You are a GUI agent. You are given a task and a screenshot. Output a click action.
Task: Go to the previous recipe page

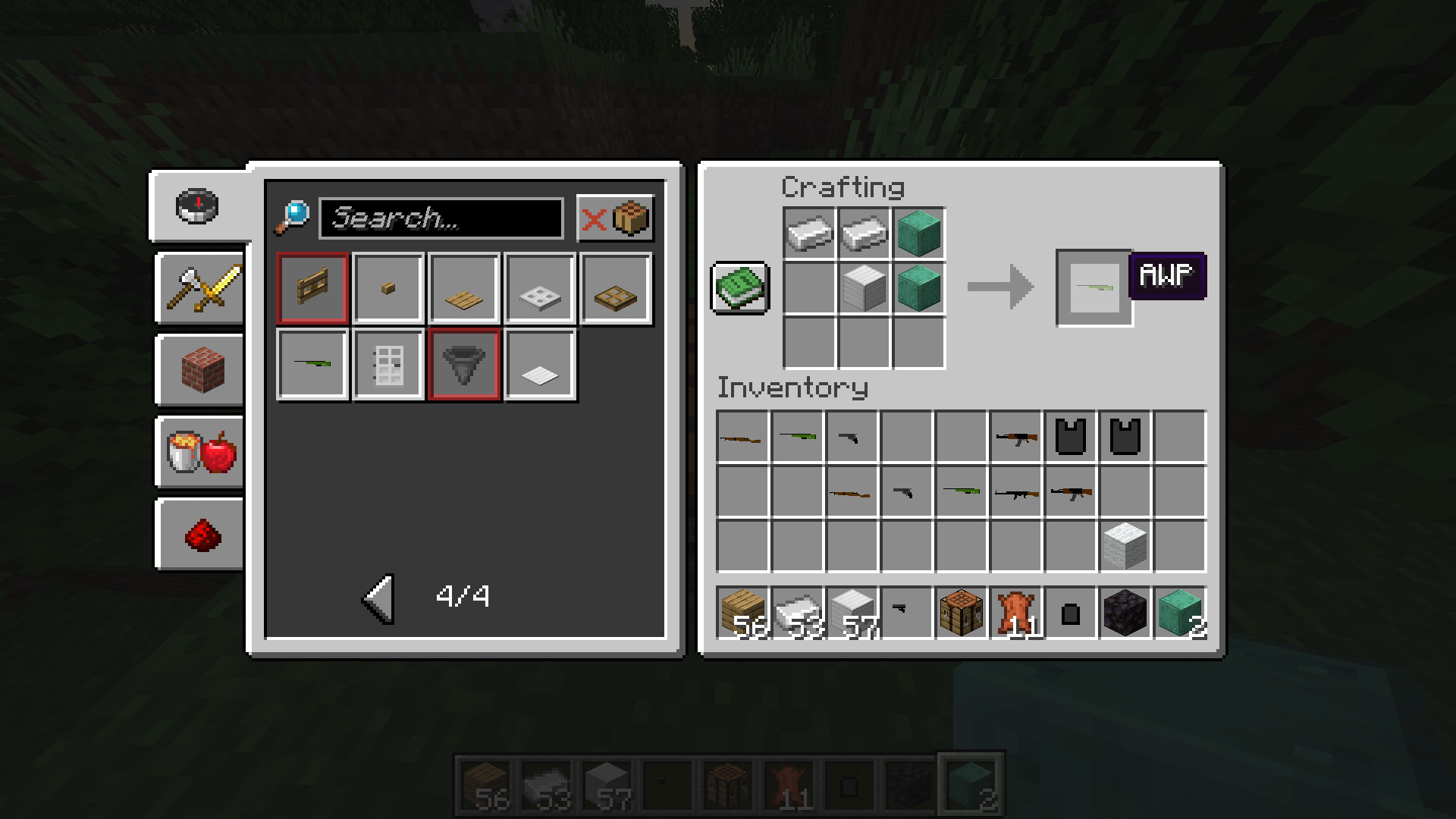pyautogui.click(x=378, y=597)
